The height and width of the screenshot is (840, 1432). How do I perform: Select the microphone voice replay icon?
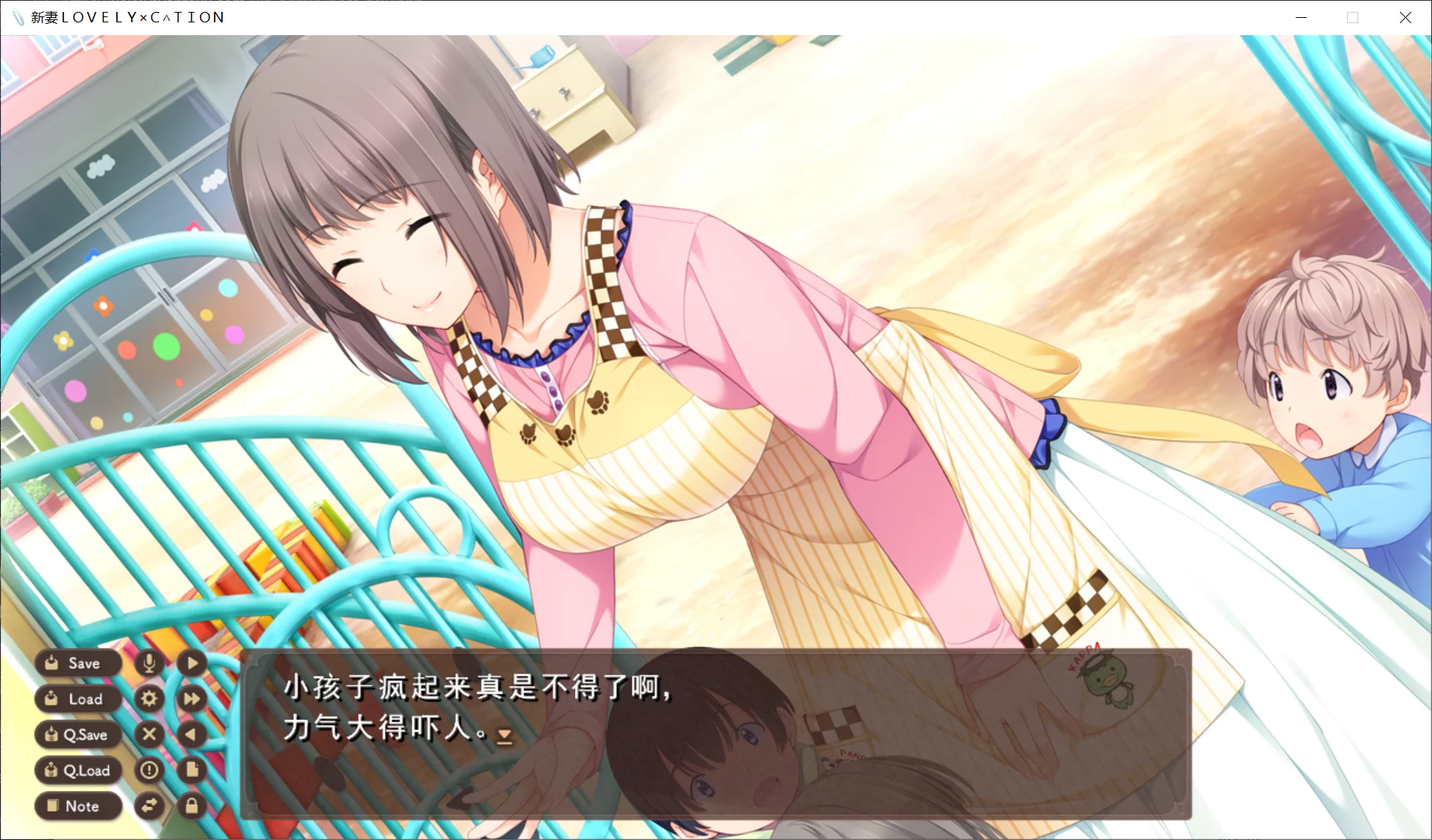(x=149, y=663)
